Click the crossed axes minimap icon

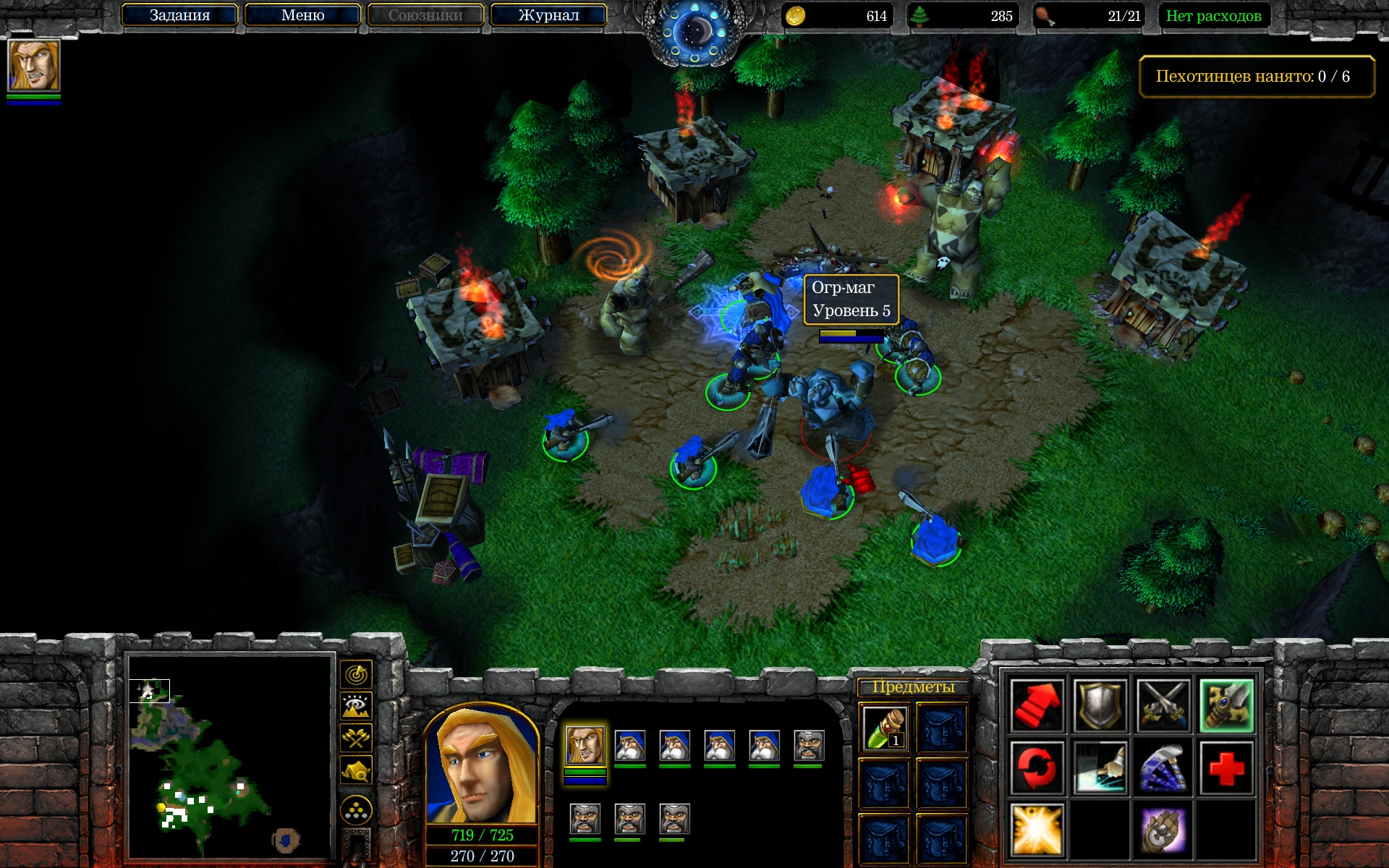(356, 737)
